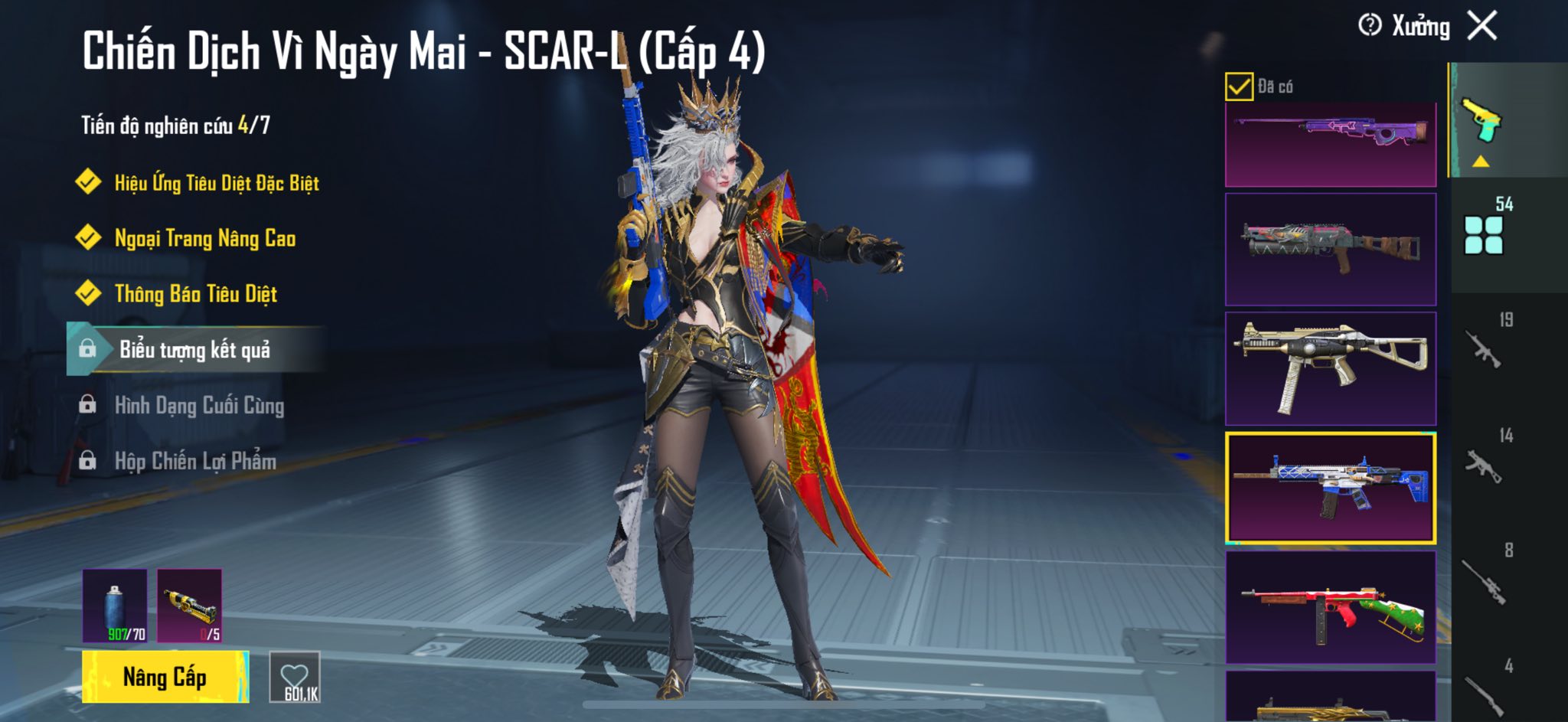Open the all weapons grid tab
Viewport: 1568px width, 722px height.
pyautogui.click(x=1484, y=234)
